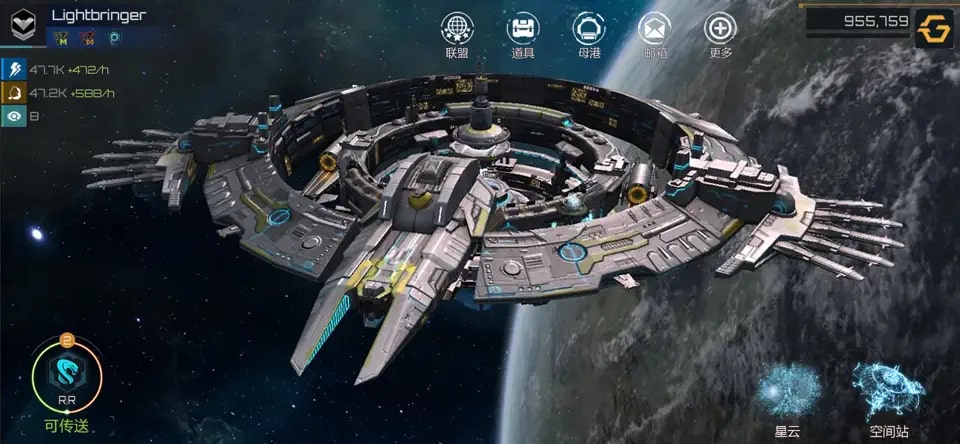Screen dimensions: 960x444
Task: Open the Lightbringer player profile
Action: pos(98,15)
